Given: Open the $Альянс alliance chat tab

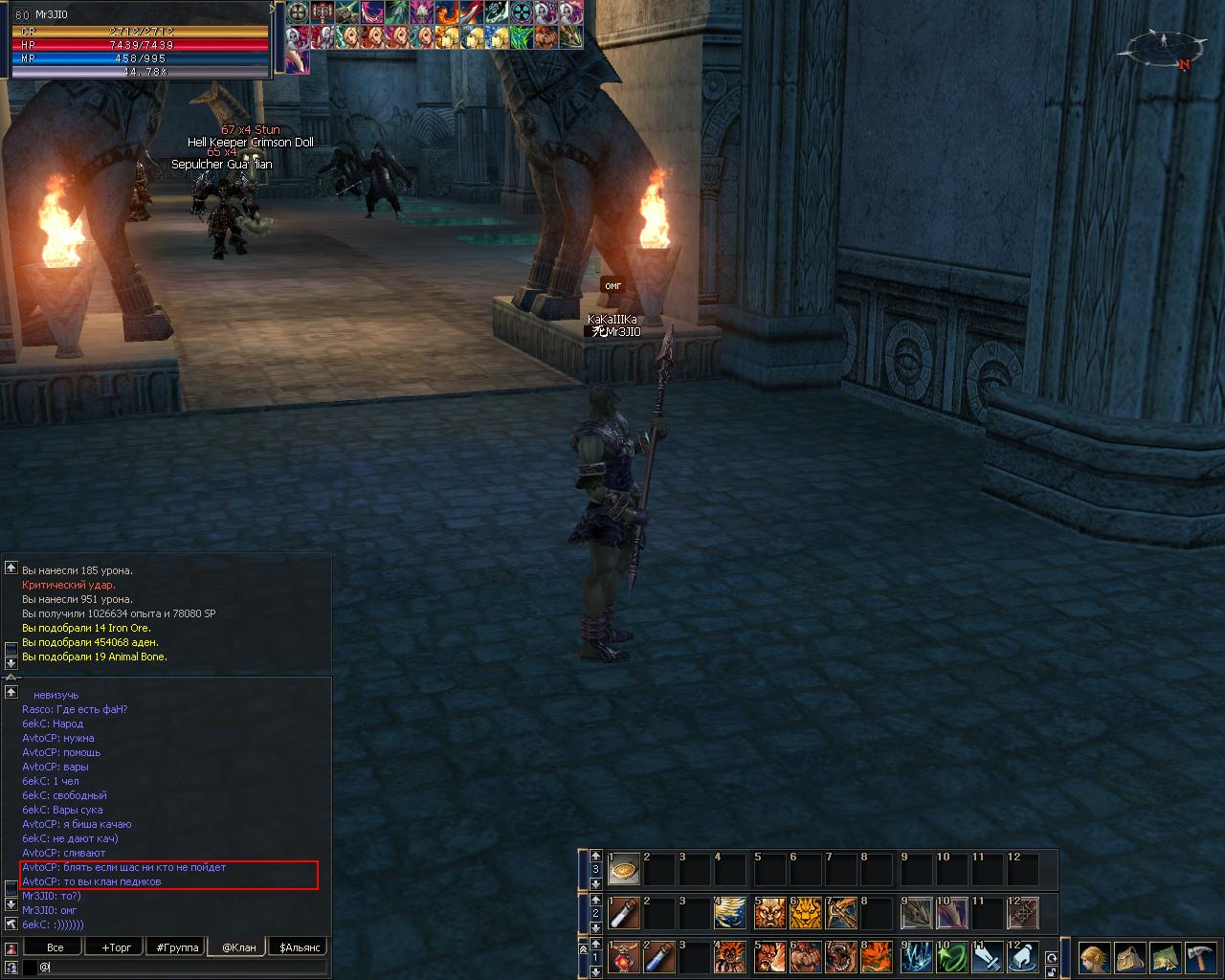Looking at the screenshot, I should pos(298,947).
